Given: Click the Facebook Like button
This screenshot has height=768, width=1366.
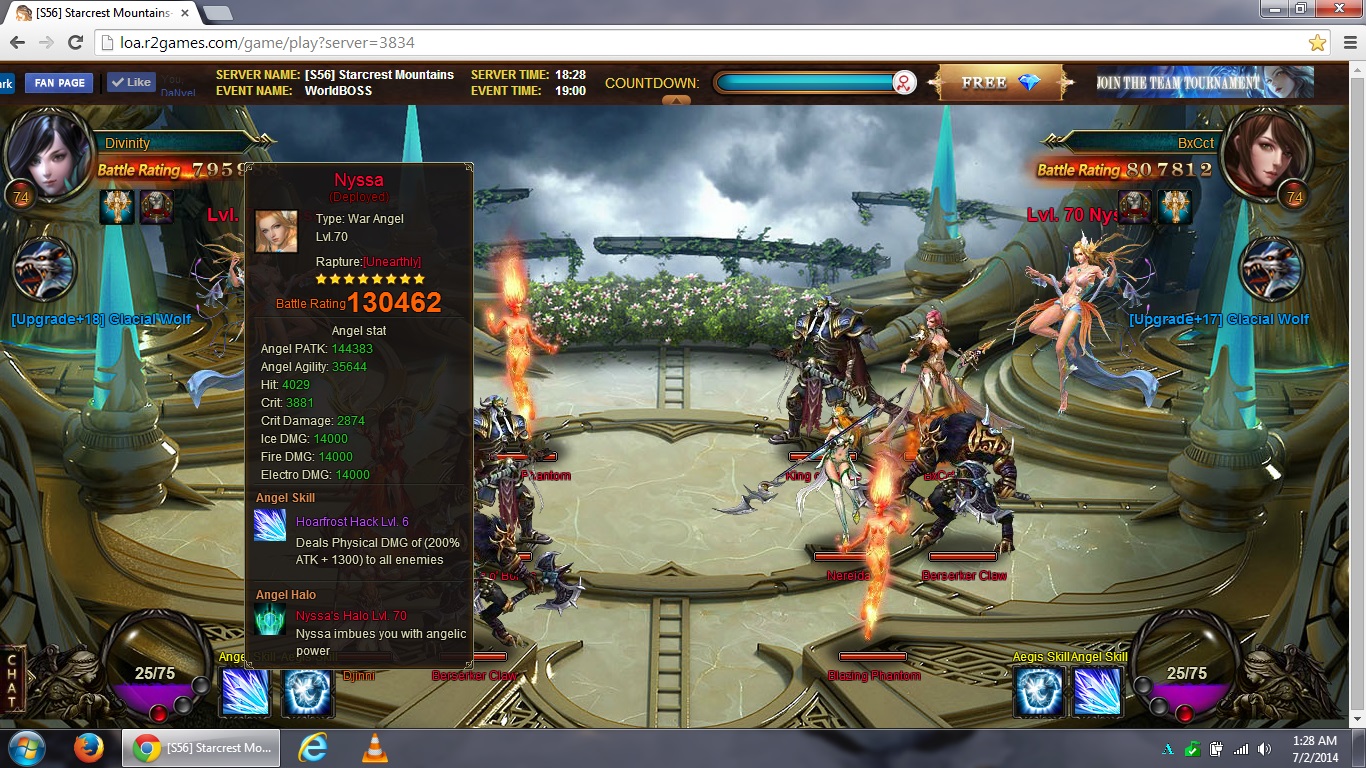Looking at the screenshot, I should [131, 83].
